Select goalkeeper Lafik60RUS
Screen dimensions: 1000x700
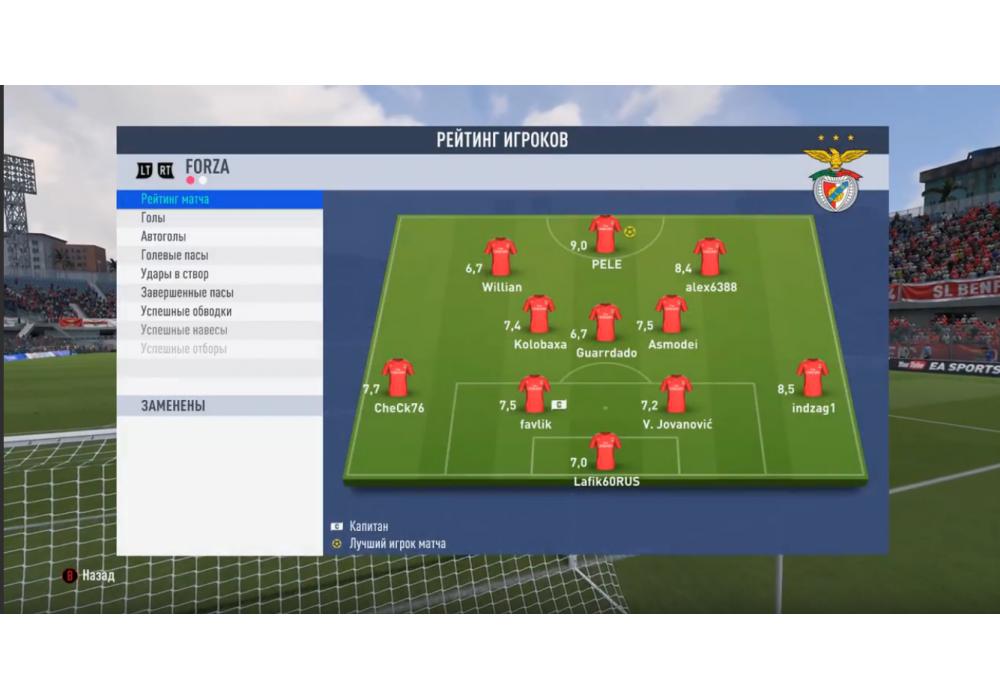tap(605, 451)
